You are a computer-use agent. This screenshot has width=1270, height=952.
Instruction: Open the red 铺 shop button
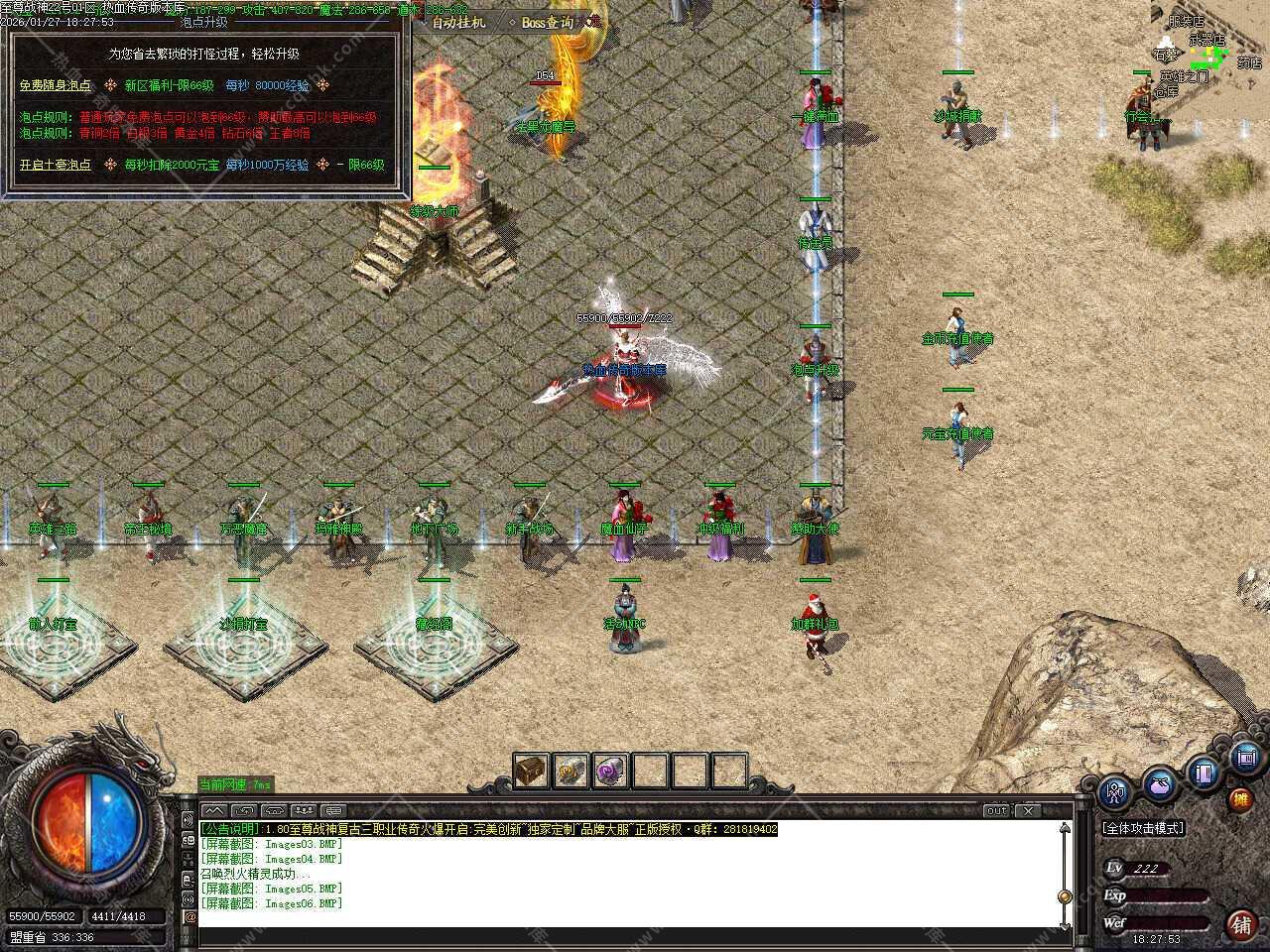pyautogui.click(x=1240, y=924)
